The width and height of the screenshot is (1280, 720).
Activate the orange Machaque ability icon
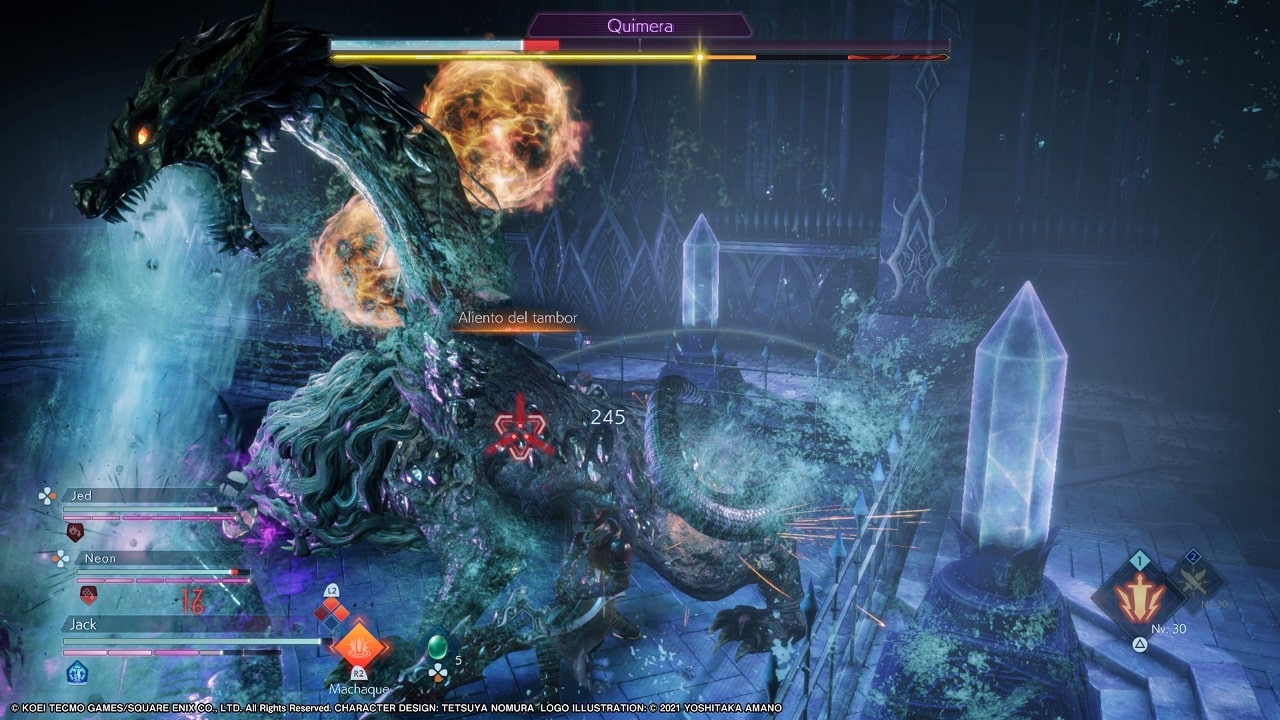[x=358, y=645]
